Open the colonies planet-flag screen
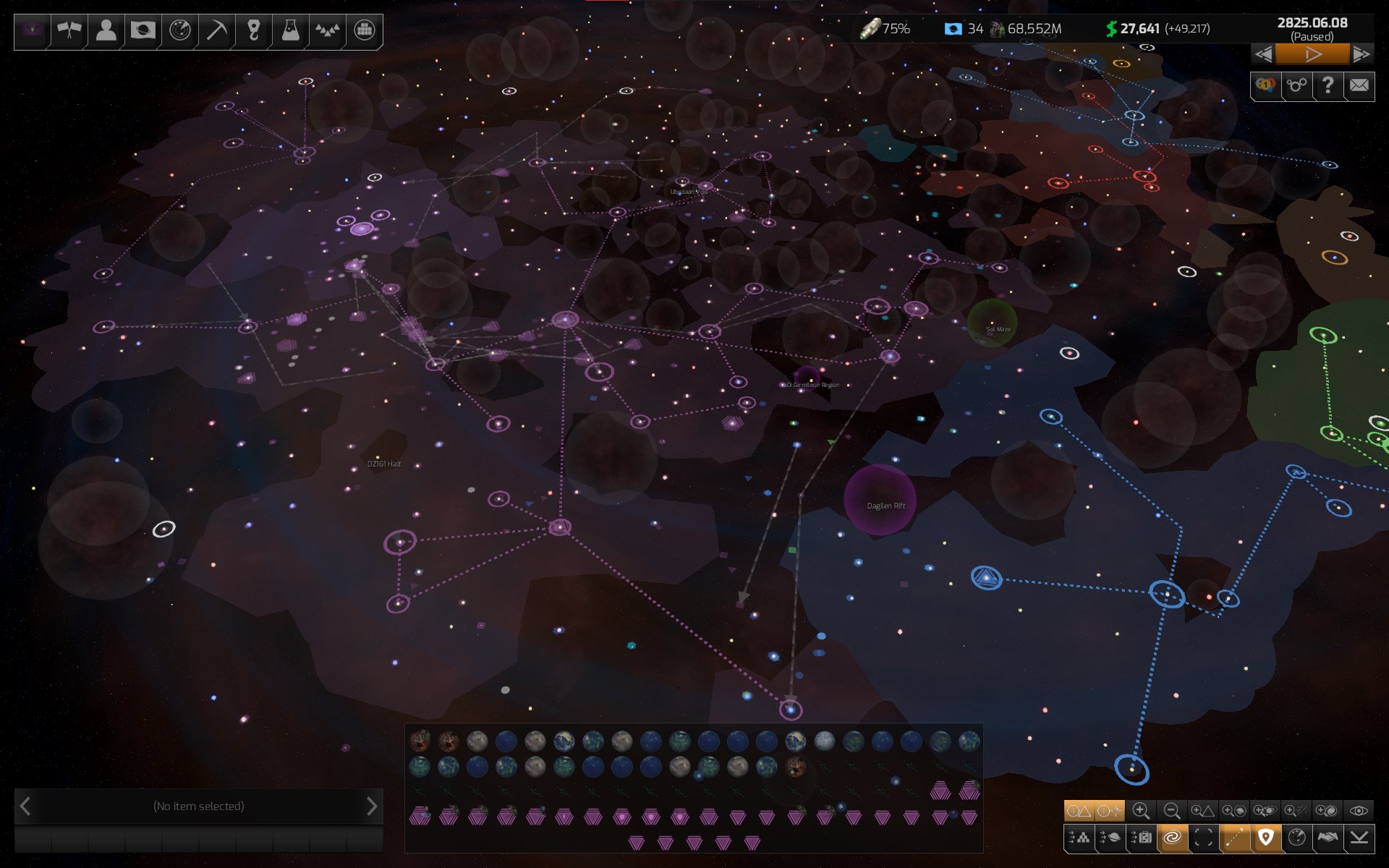Viewport: 1389px width, 868px height. (143, 30)
